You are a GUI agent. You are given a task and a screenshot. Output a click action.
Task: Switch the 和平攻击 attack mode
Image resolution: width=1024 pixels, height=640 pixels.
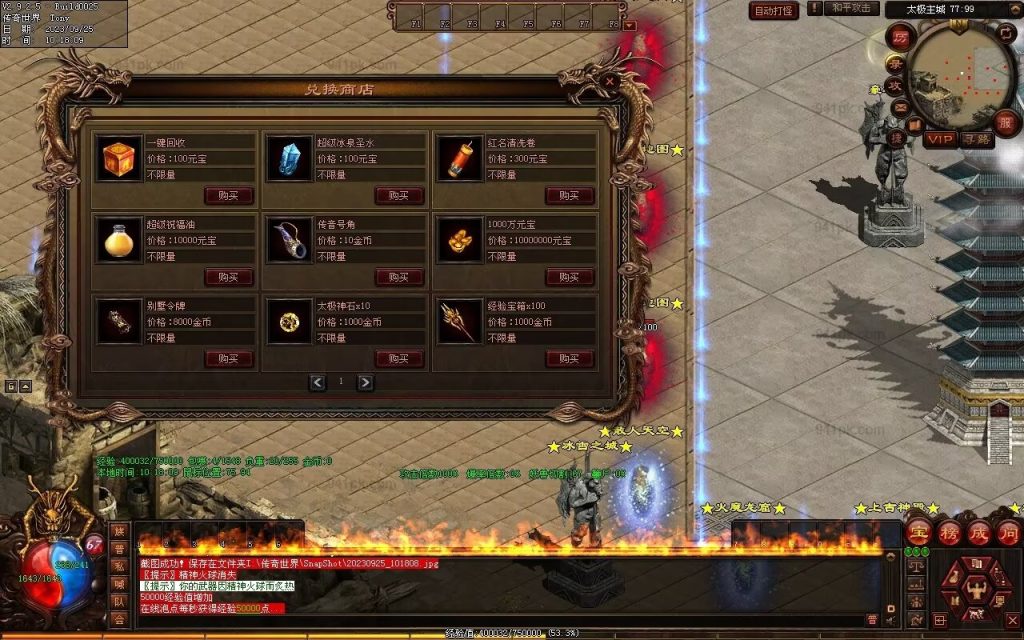(x=853, y=9)
